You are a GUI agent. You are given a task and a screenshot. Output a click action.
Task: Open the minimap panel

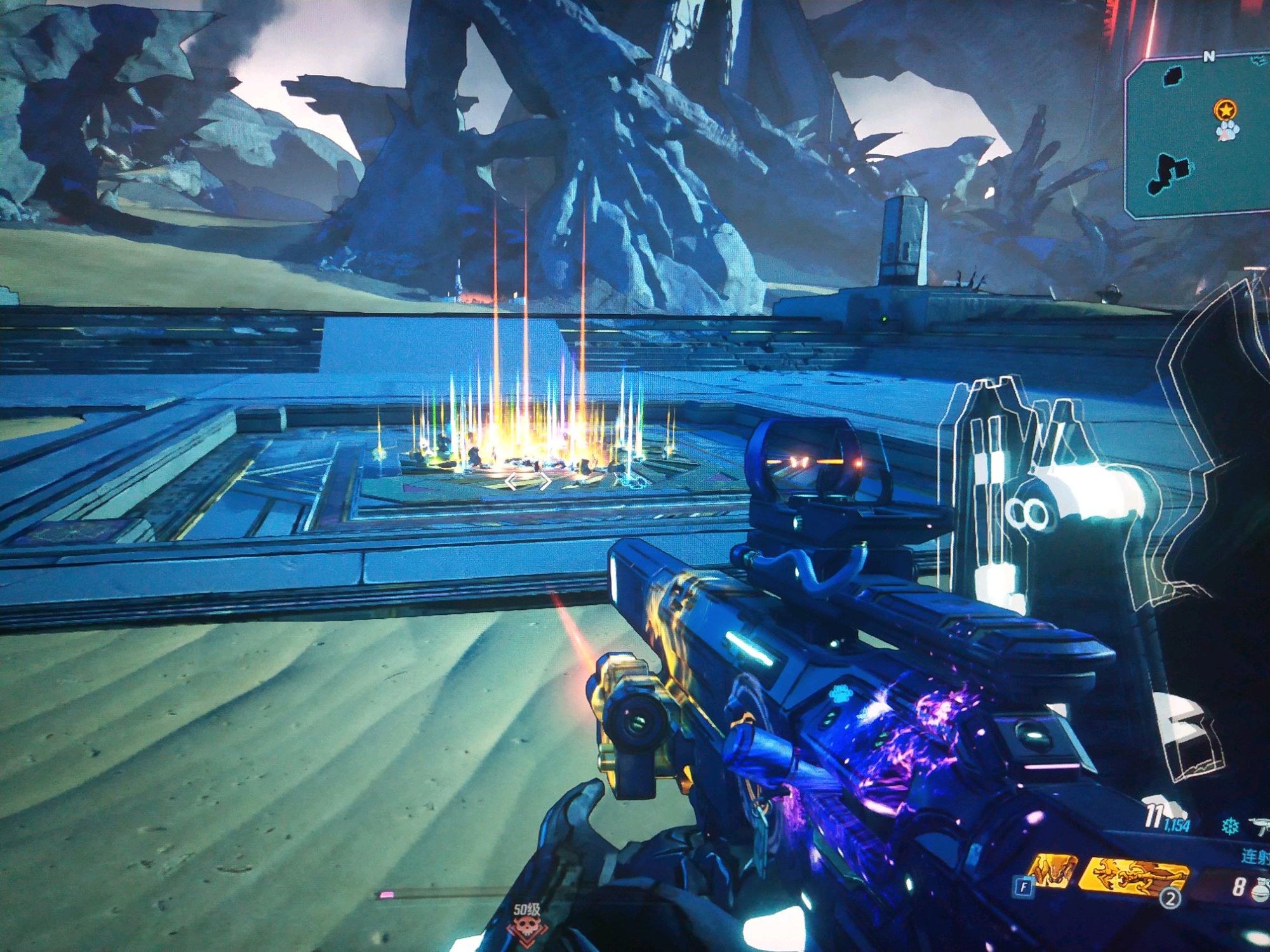tap(1197, 136)
